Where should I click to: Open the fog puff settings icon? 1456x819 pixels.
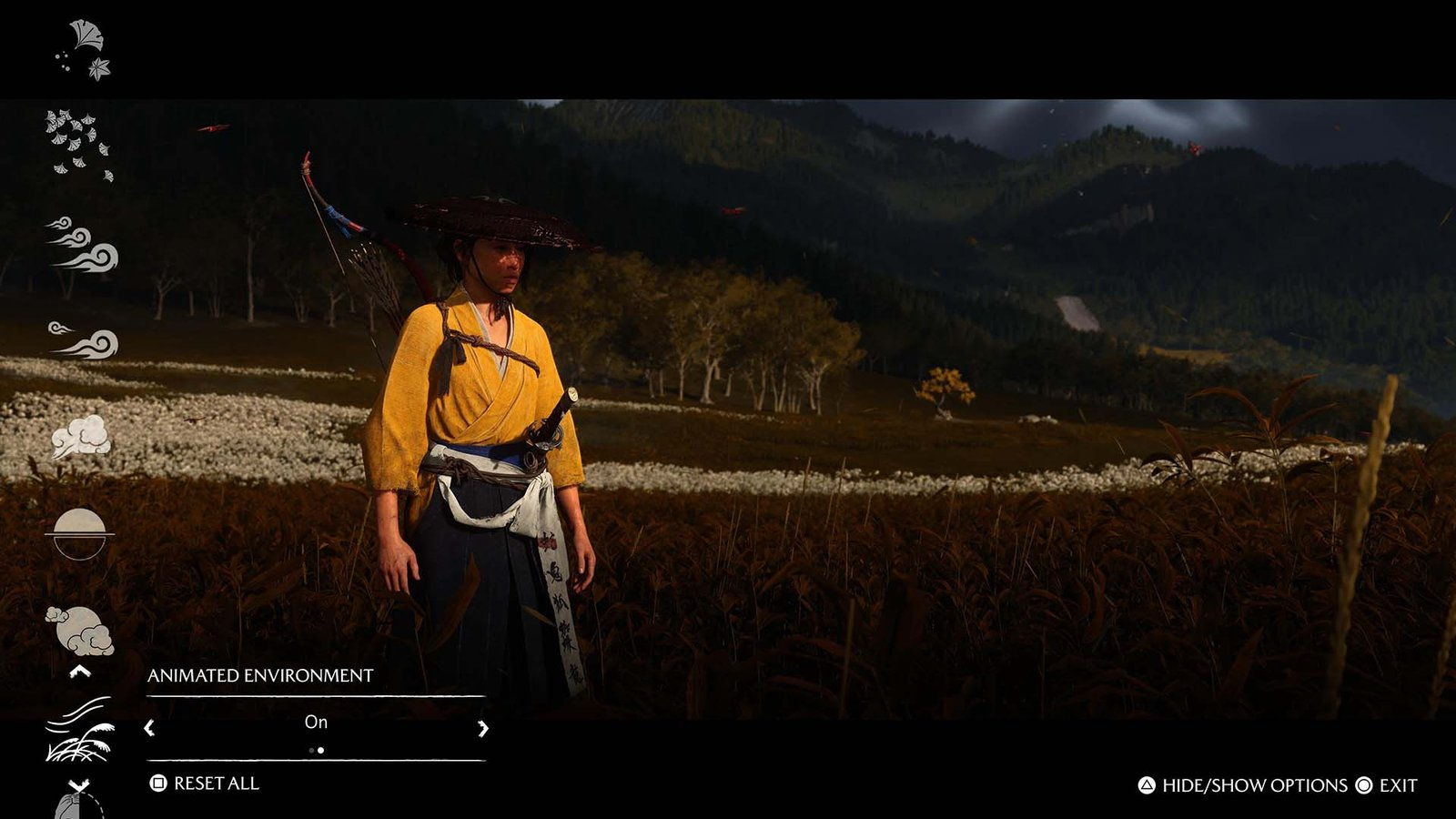click(80, 434)
